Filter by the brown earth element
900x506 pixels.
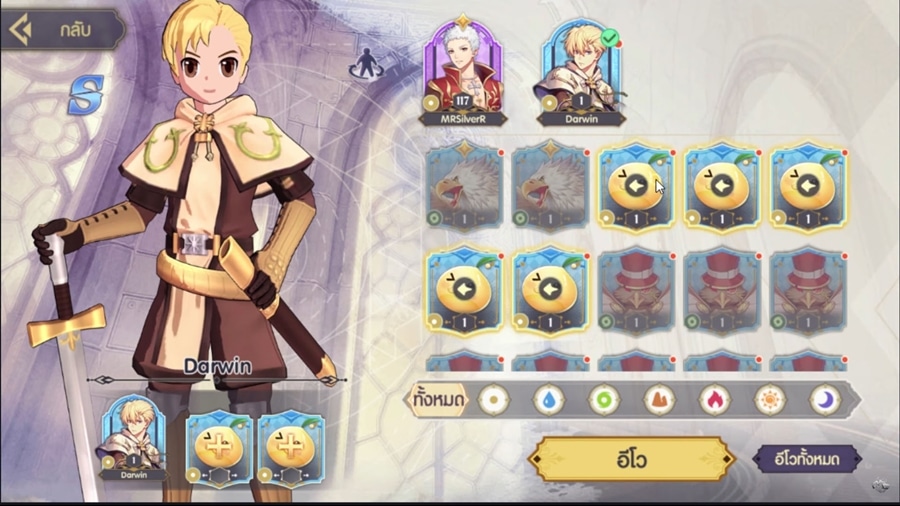[x=658, y=400]
